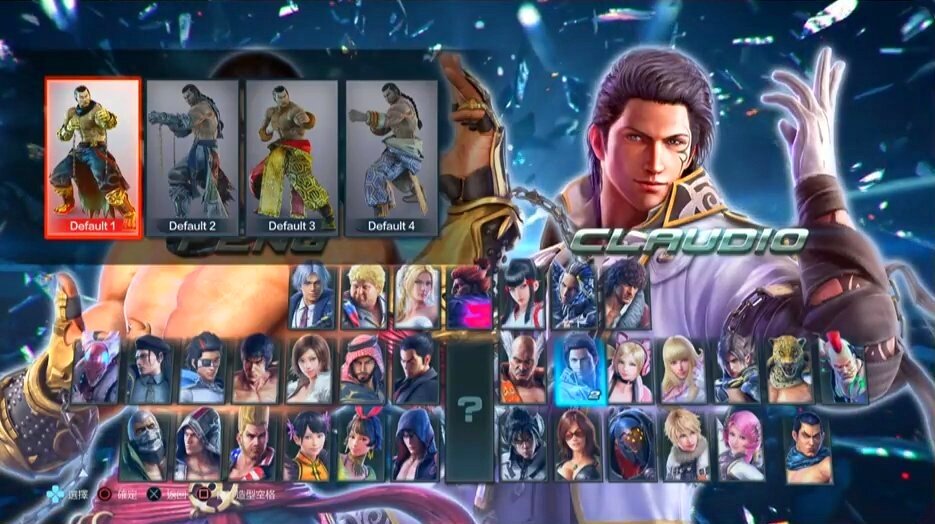Choose Claudio's highlighted portrait
Screen dimensions: 935x524
click(577, 368)
